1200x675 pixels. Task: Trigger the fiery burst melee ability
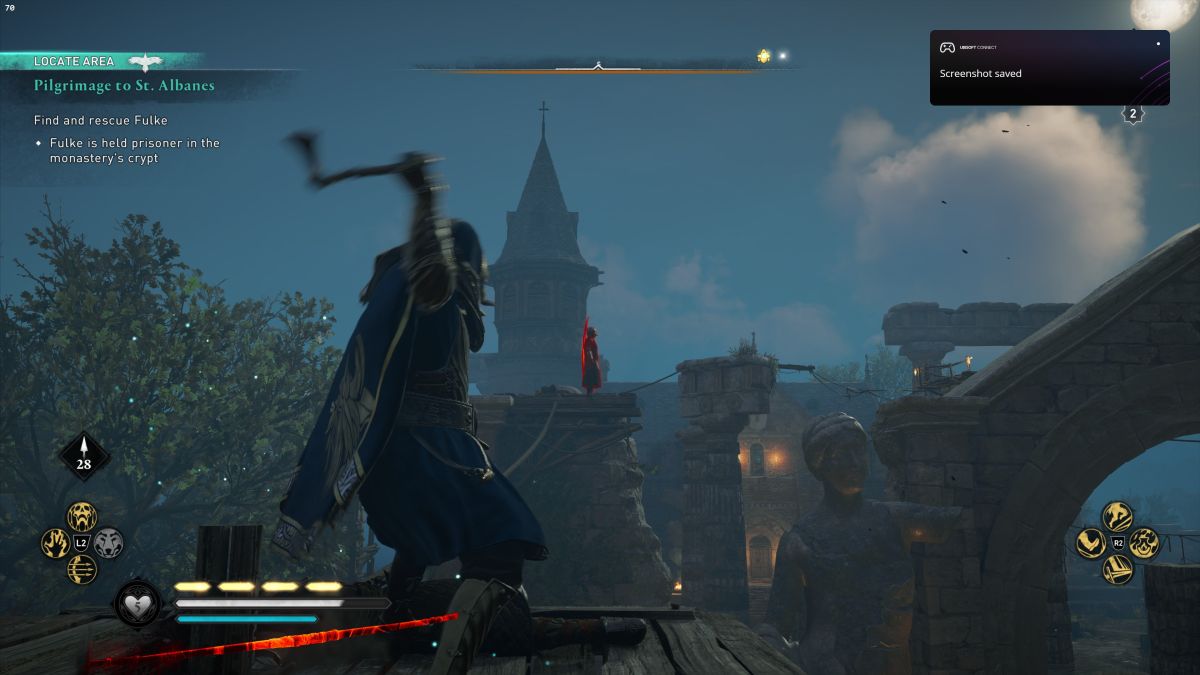[1143, 543]
